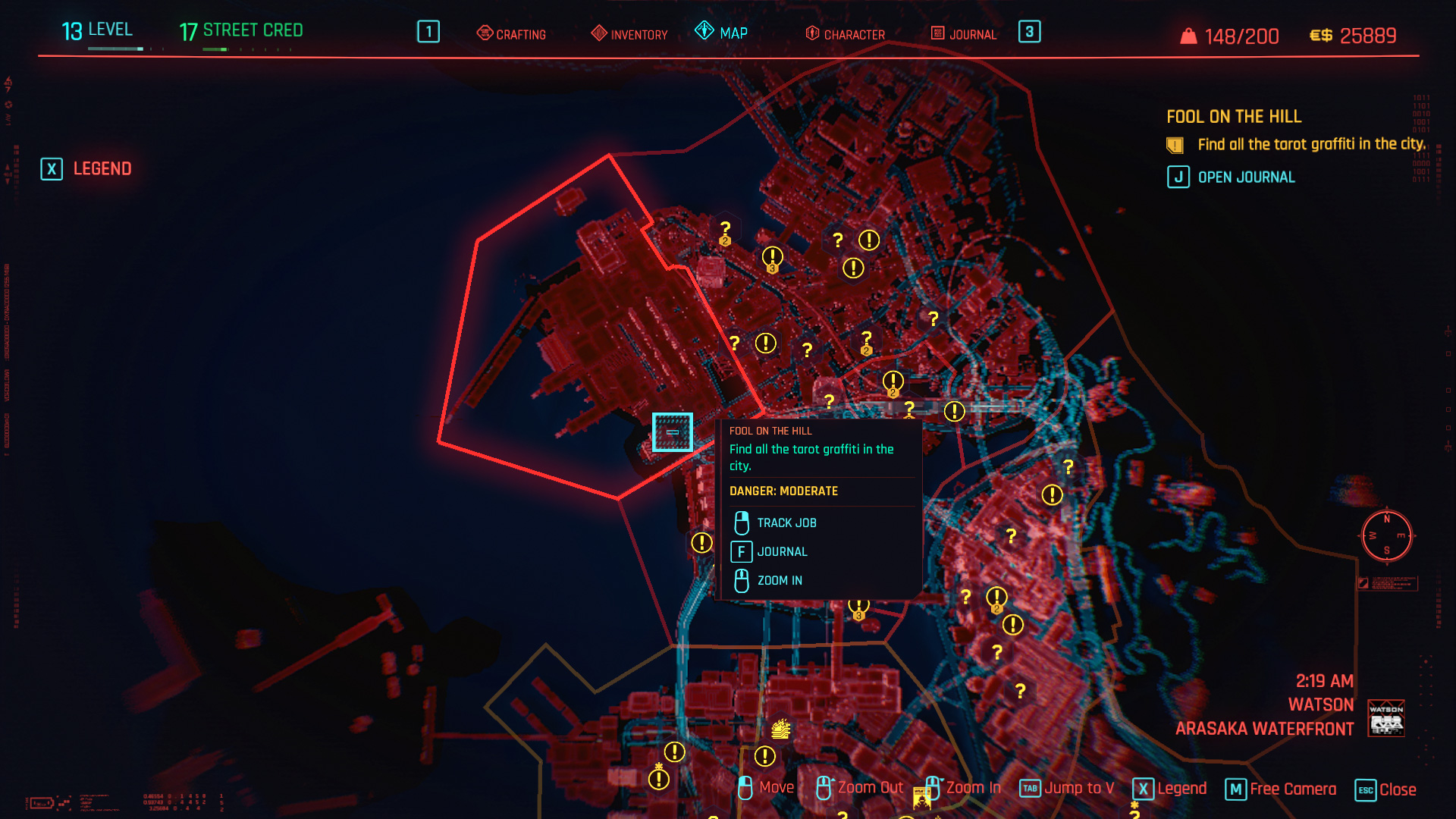The height and width of the screenshot is (819, 1456).
Task: Click the compass rose
Action: [x=1387, y=535]
